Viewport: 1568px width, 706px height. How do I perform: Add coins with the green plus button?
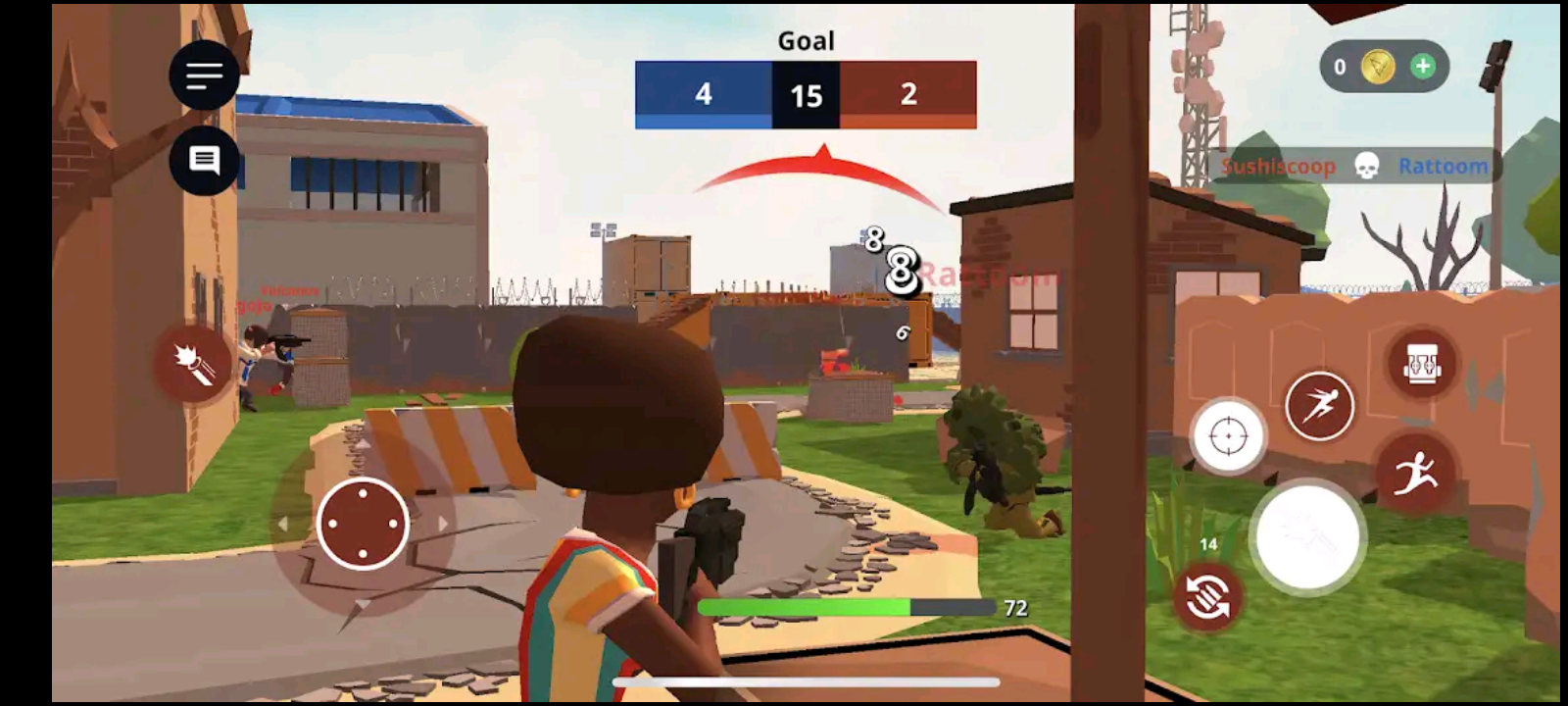tap(1423, 66)
